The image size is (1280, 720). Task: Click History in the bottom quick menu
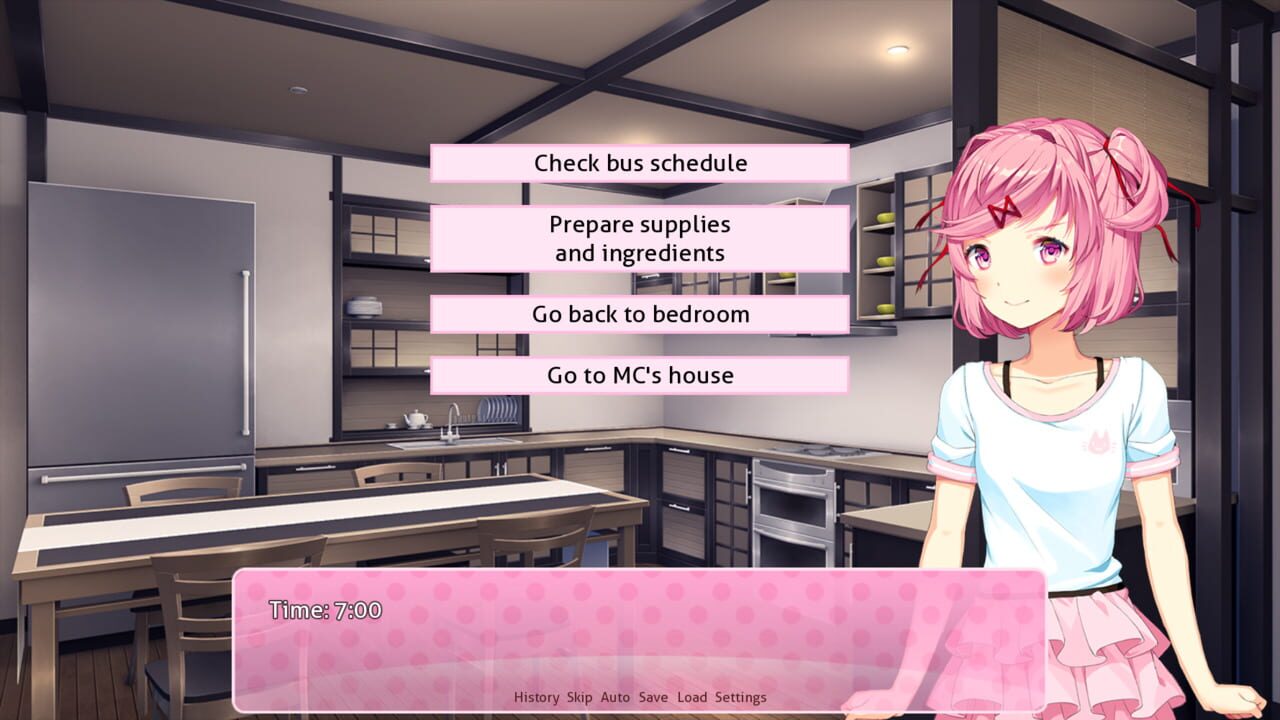coord(537,697)
